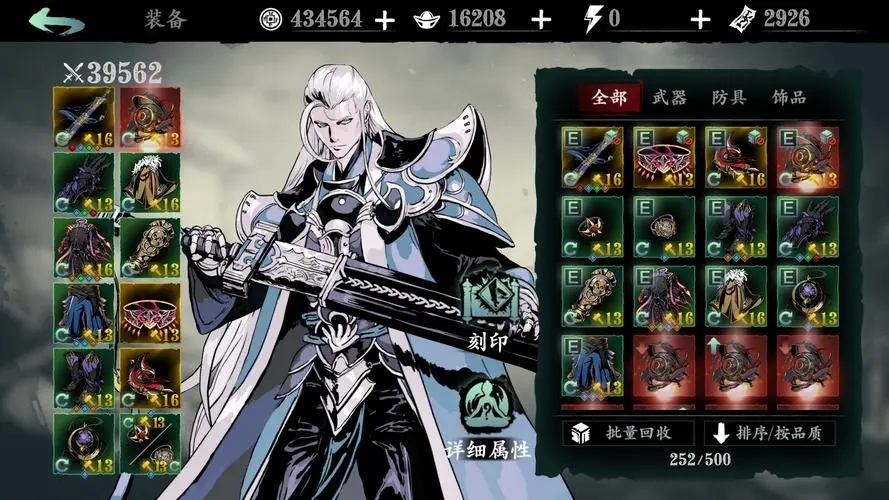Select the equipped white-haired robe slot
Screen dimensions: 889x500
pyautogui.click(x=150, y=182)
